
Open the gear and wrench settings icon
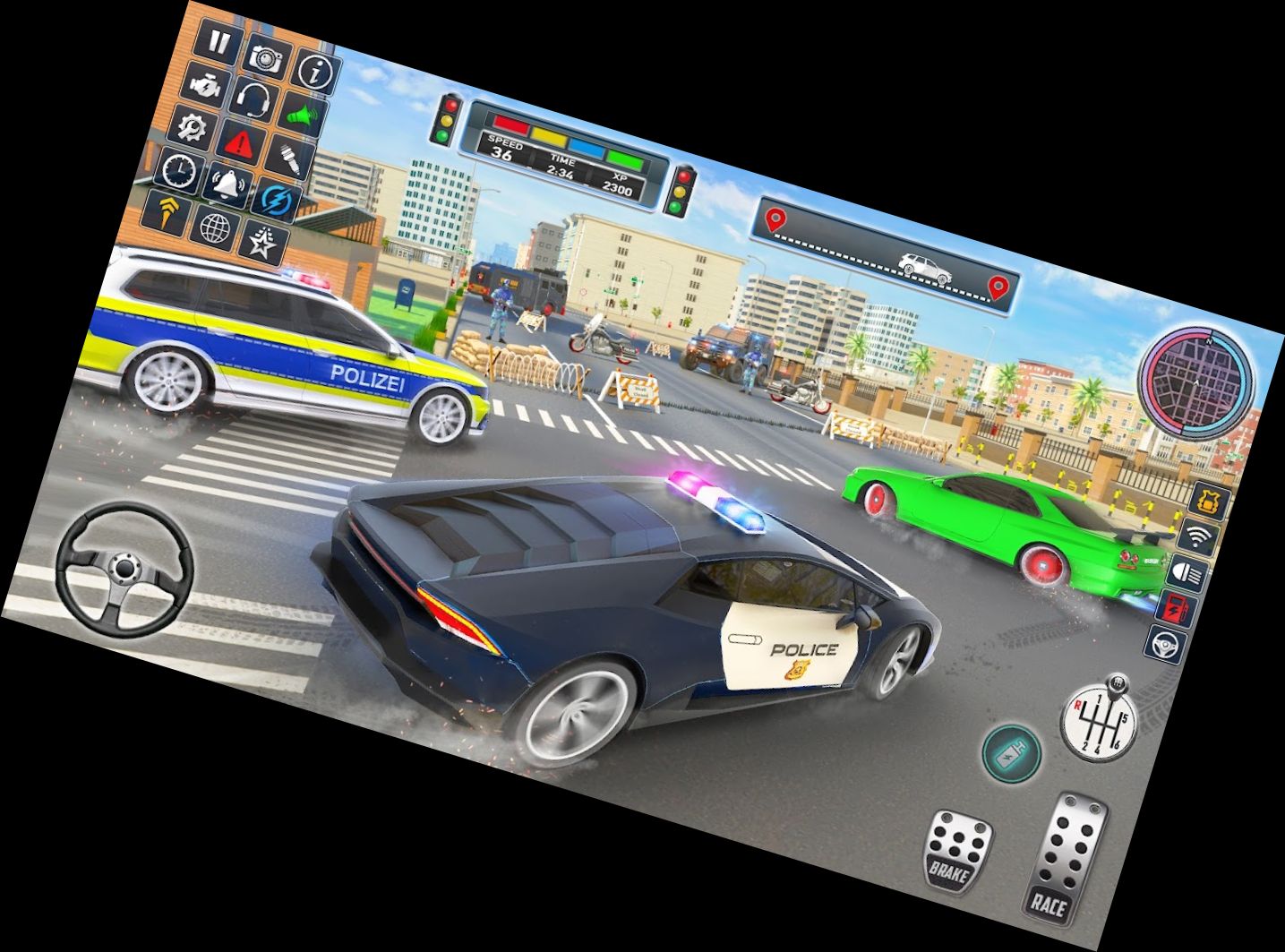[x=190, y=127]
